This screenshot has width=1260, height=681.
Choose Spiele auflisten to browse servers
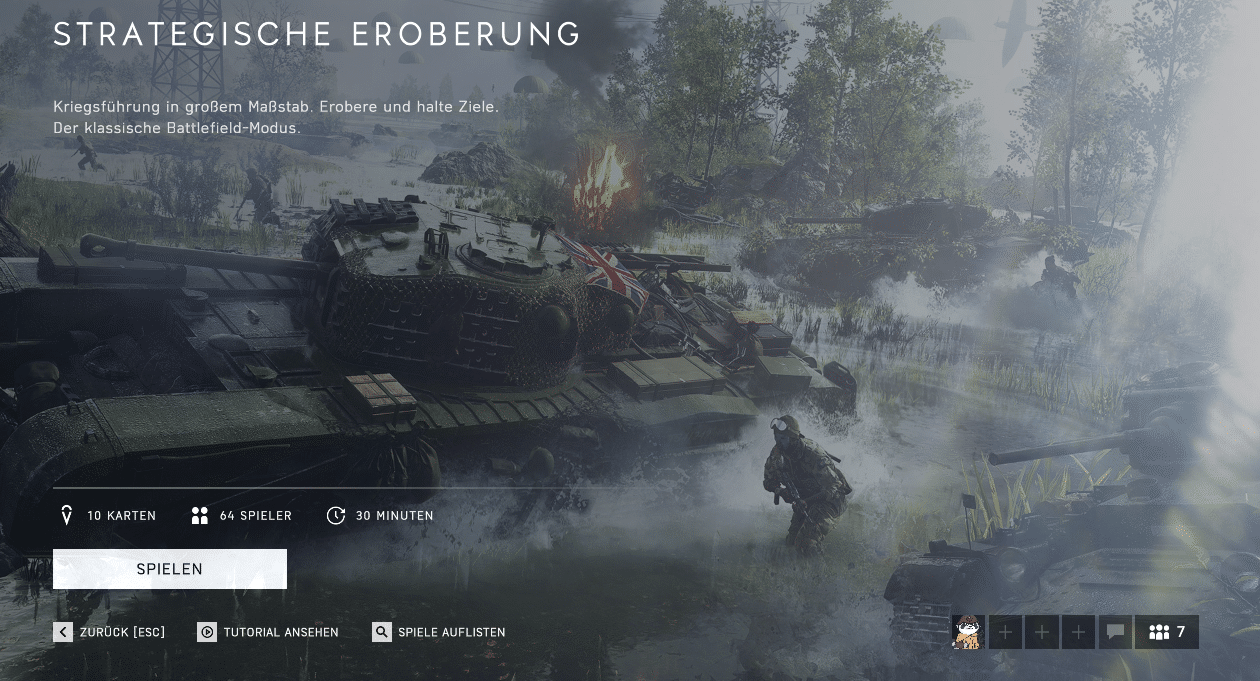(439, 632)
